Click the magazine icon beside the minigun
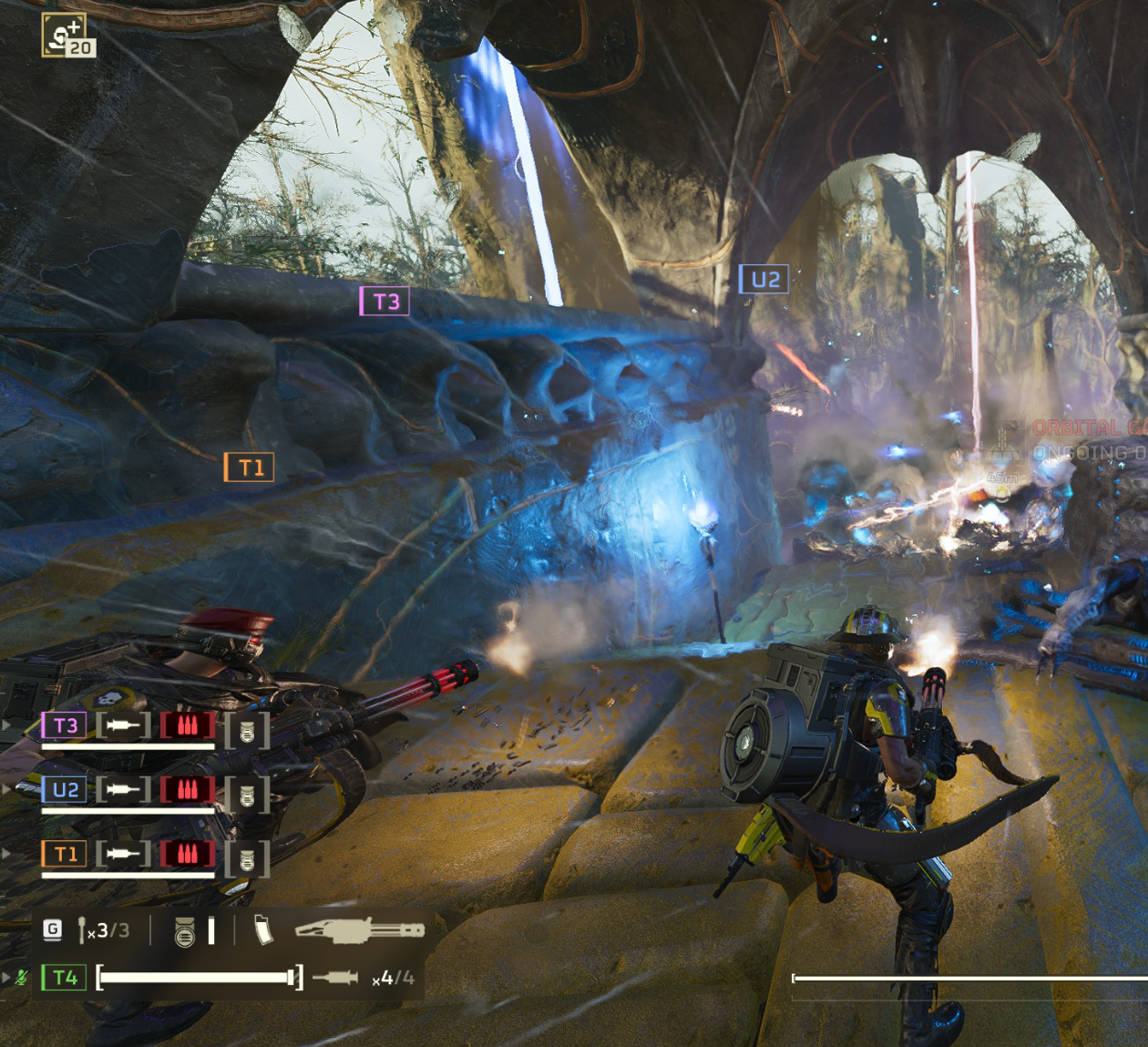 point(263,930)
